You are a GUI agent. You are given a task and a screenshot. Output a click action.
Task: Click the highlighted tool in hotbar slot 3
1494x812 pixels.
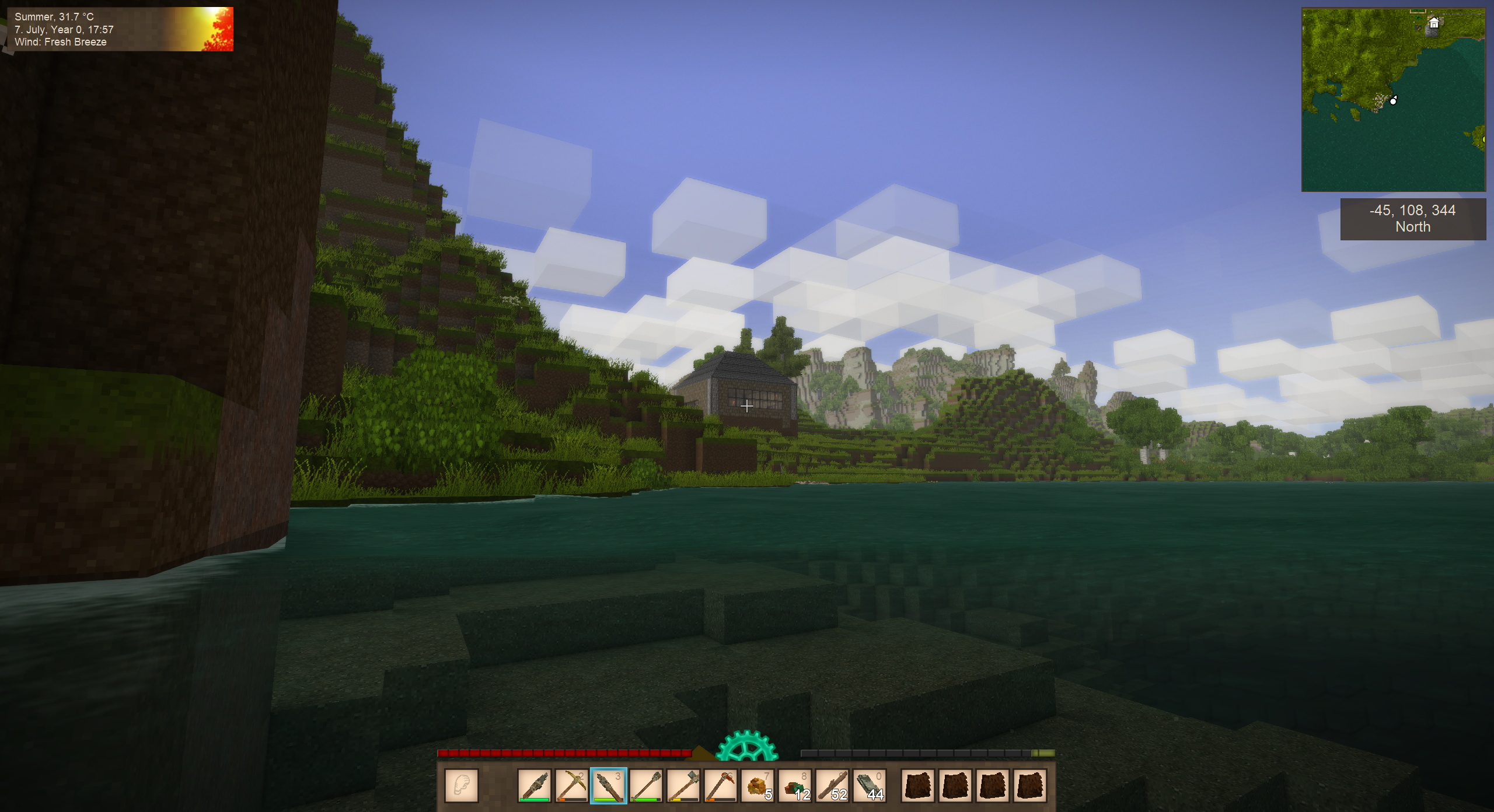point(608,785)
